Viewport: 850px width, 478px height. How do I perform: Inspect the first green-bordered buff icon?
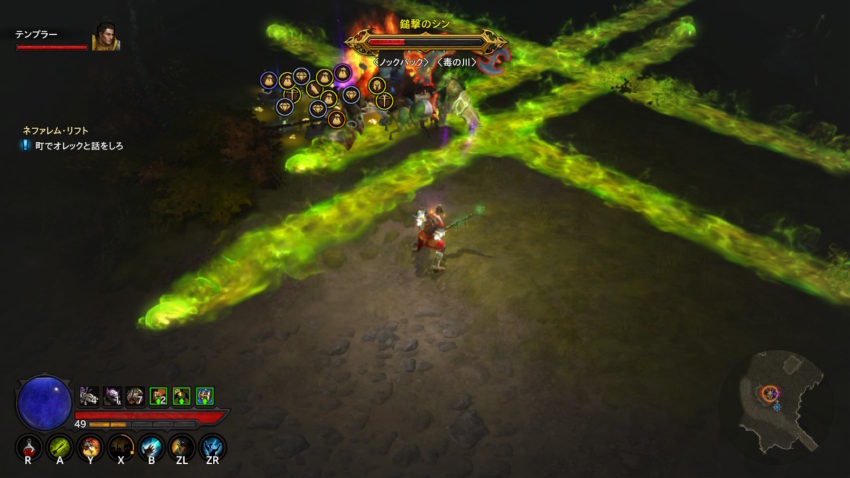click(x=158, y=396)
